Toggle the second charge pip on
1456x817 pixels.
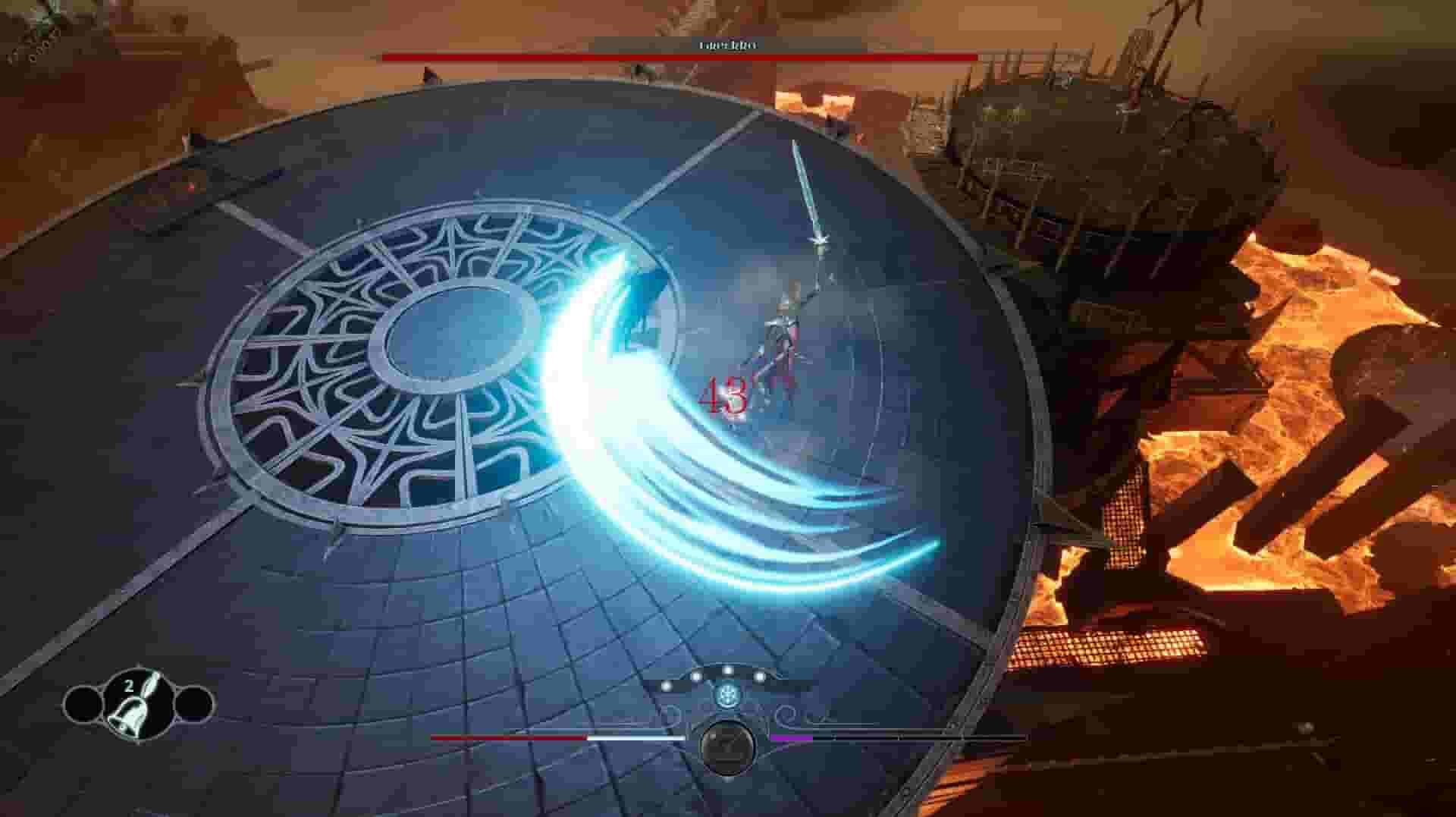click(697, 675)
